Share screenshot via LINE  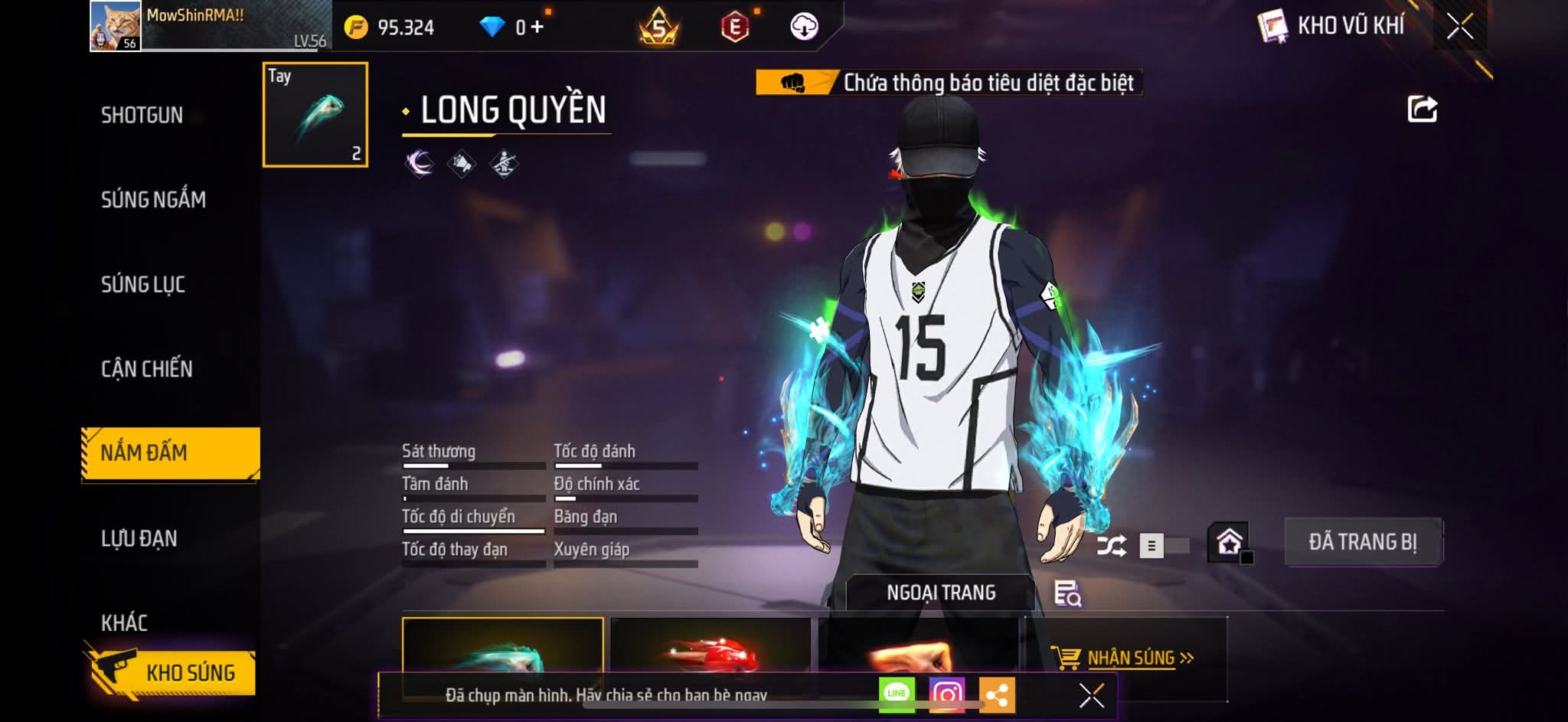pyautogui.click(x=897, y=694)
